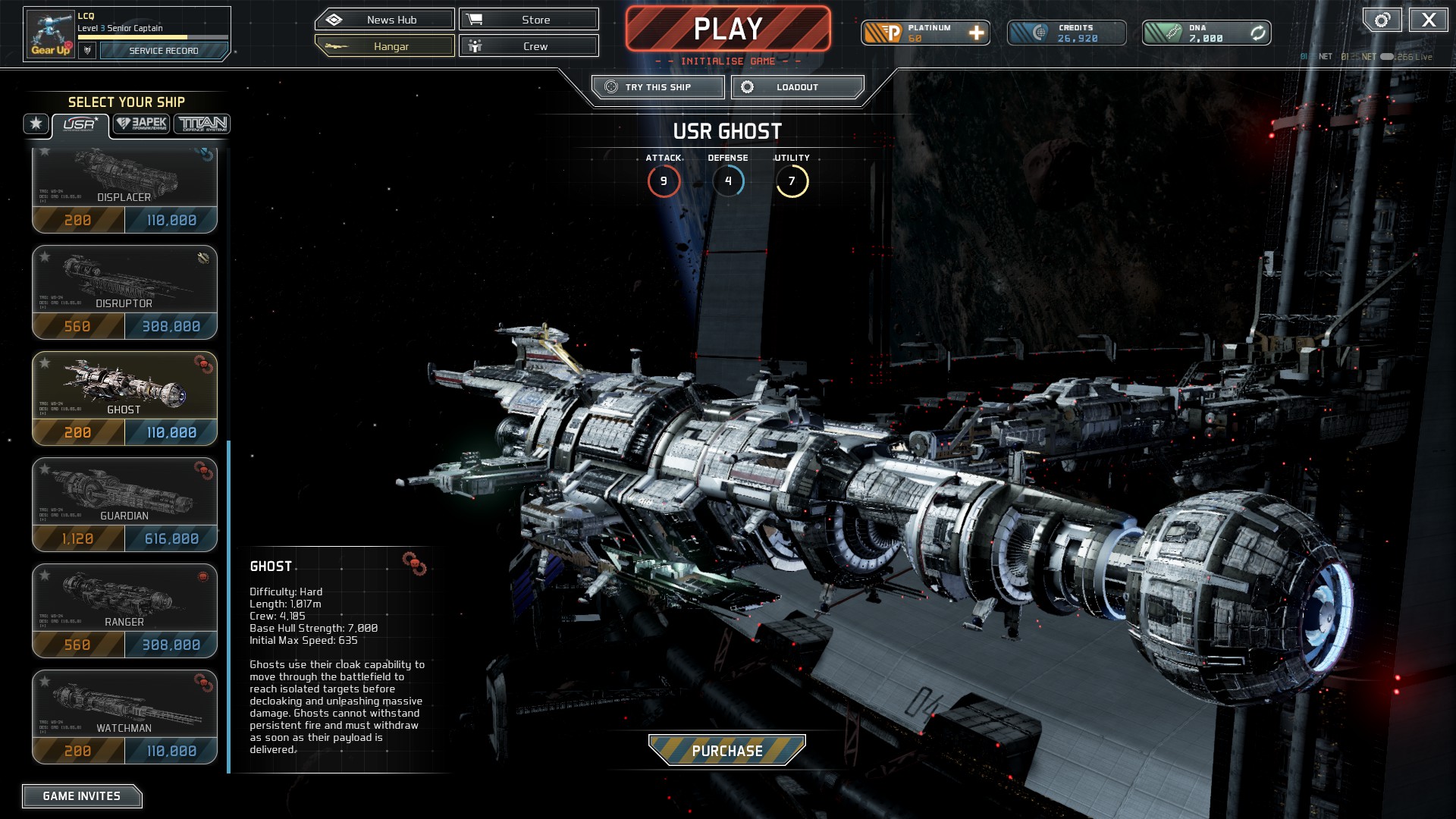This screenshot has height=819, width=1456.
Task: Open the News Hub
Action: pyautogui.click(x=384, y=20)
